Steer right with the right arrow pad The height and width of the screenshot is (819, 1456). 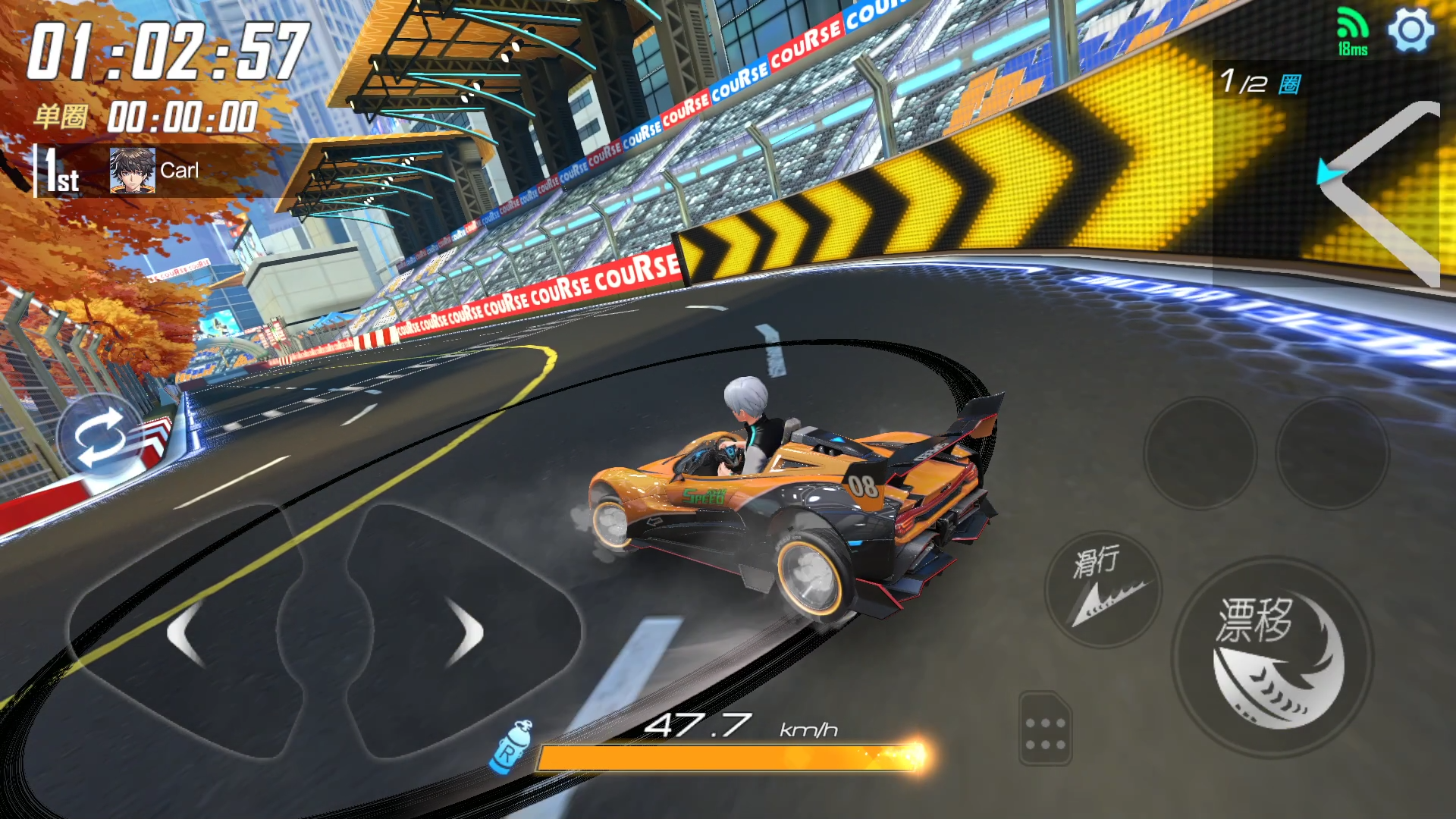click(x=464, y=633)
